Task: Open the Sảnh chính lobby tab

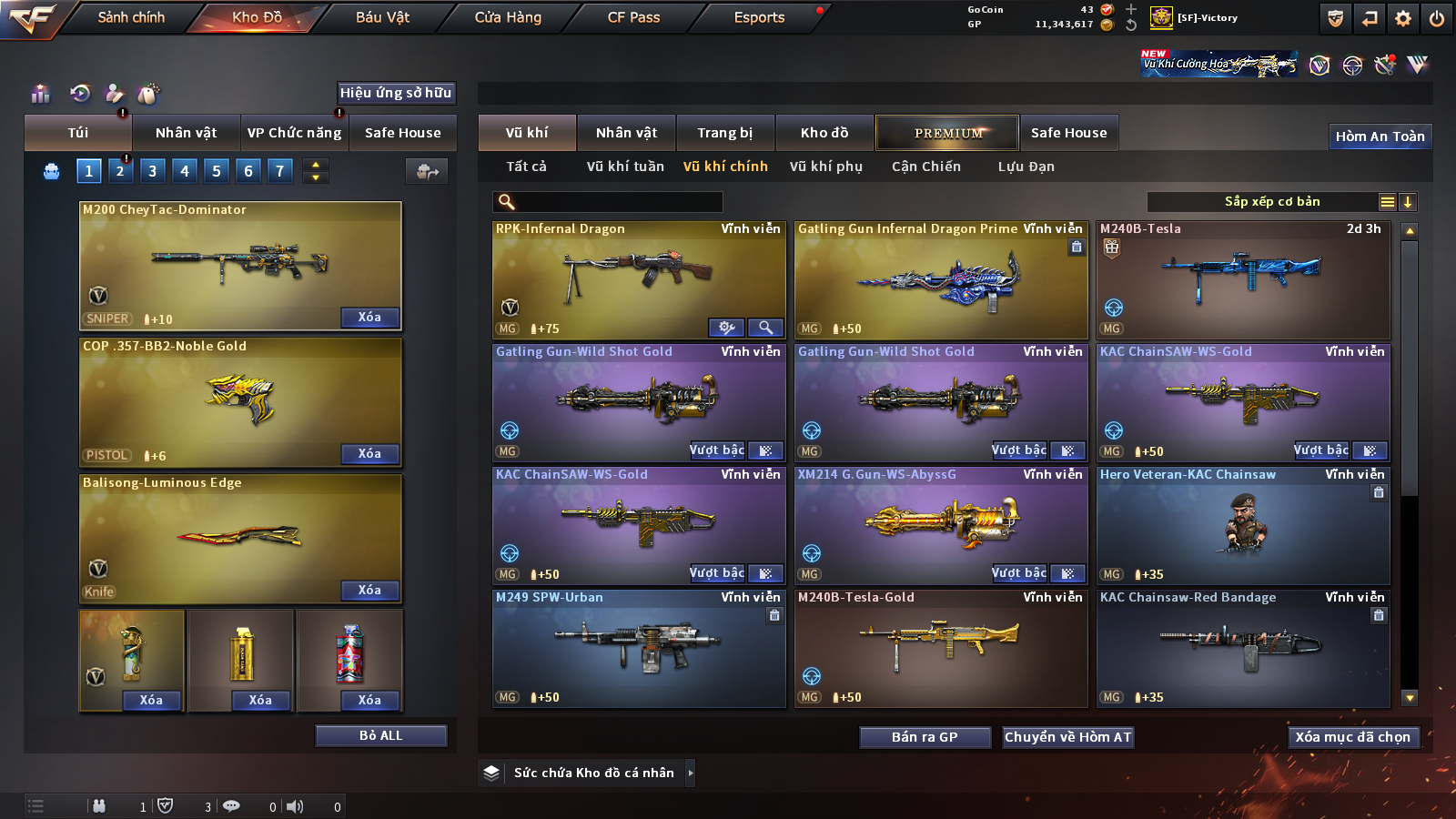Action: click(131, 17)
